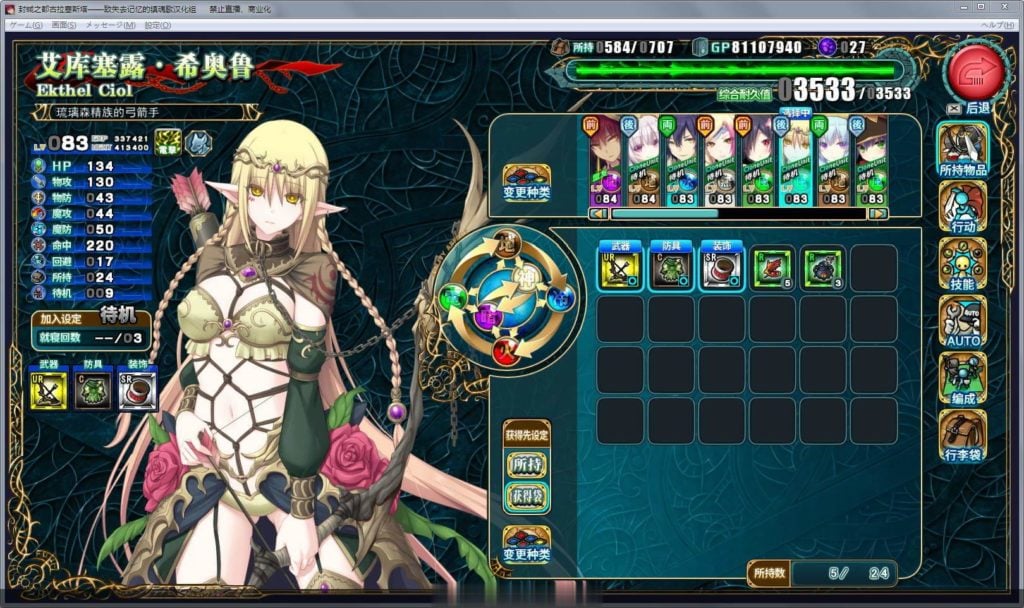Select the SR accessory item in the grid
Screen dimensions: 1024x608
tap(721, 268)
